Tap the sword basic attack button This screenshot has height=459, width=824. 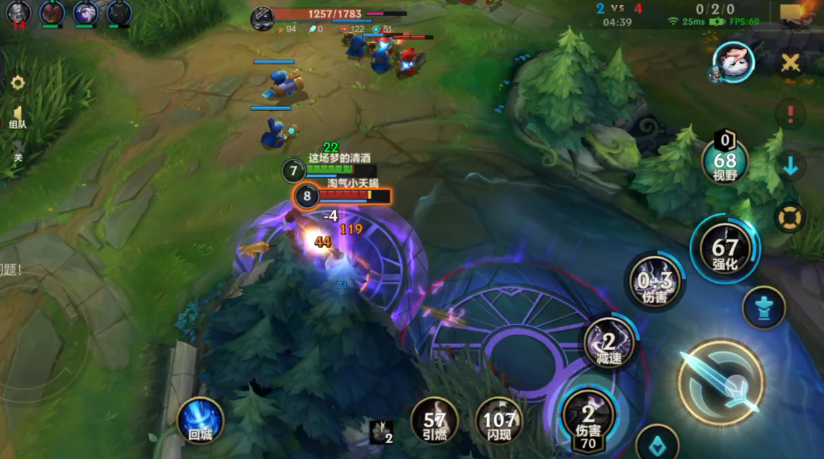720,381
